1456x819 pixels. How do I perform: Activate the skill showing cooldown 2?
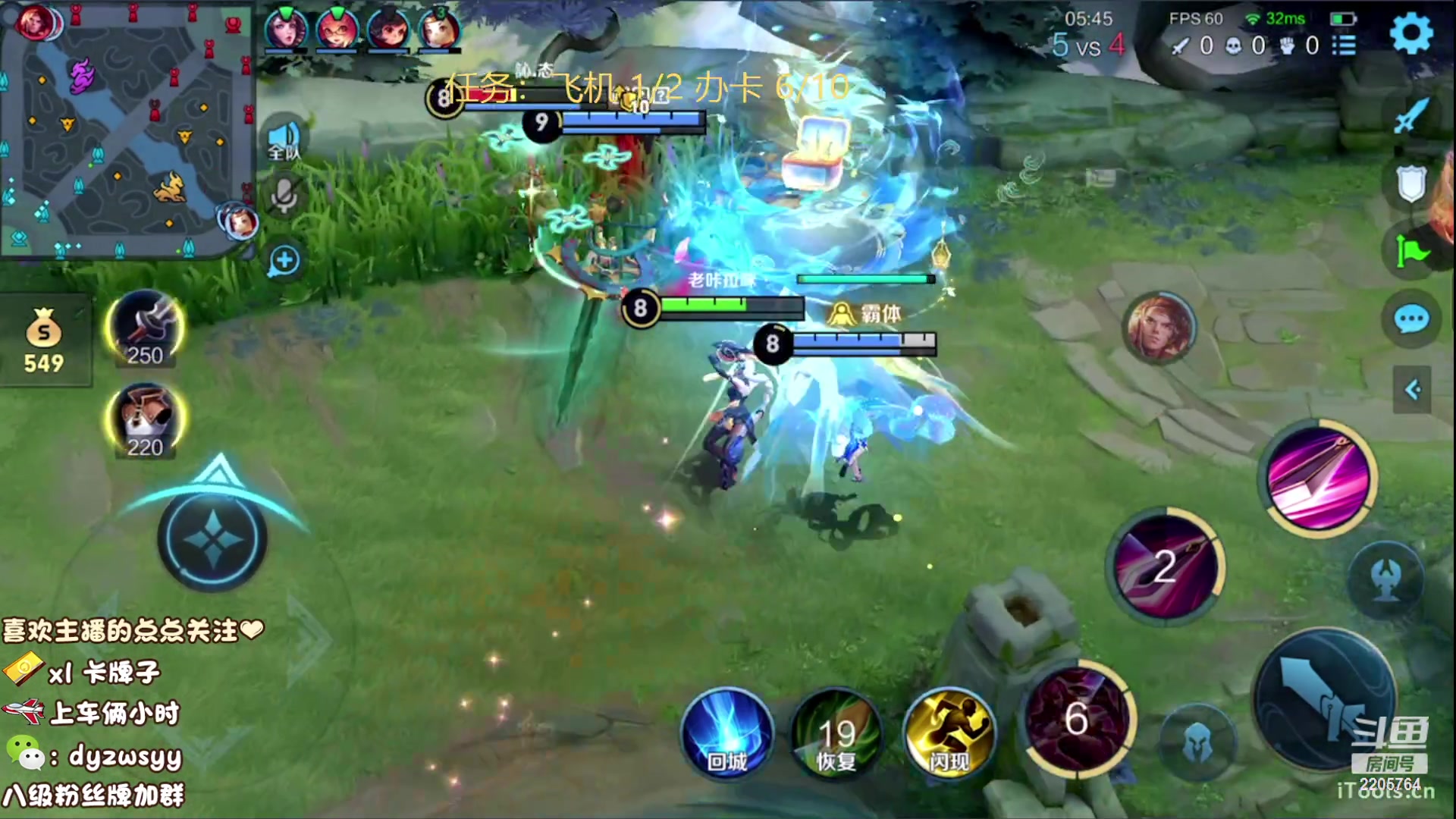[1165, 566]
